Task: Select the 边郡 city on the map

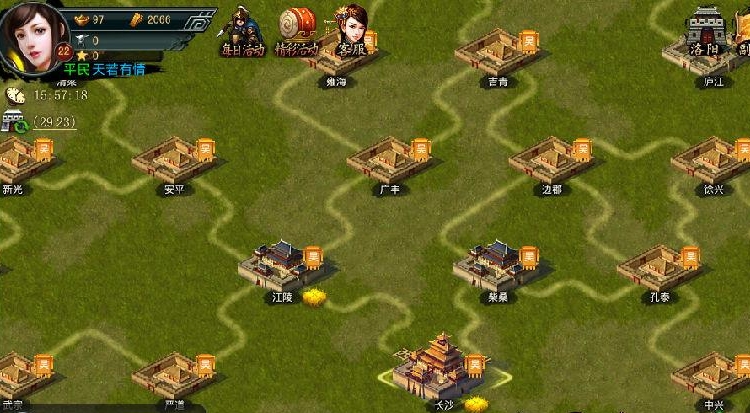Action: pos(547,160)
